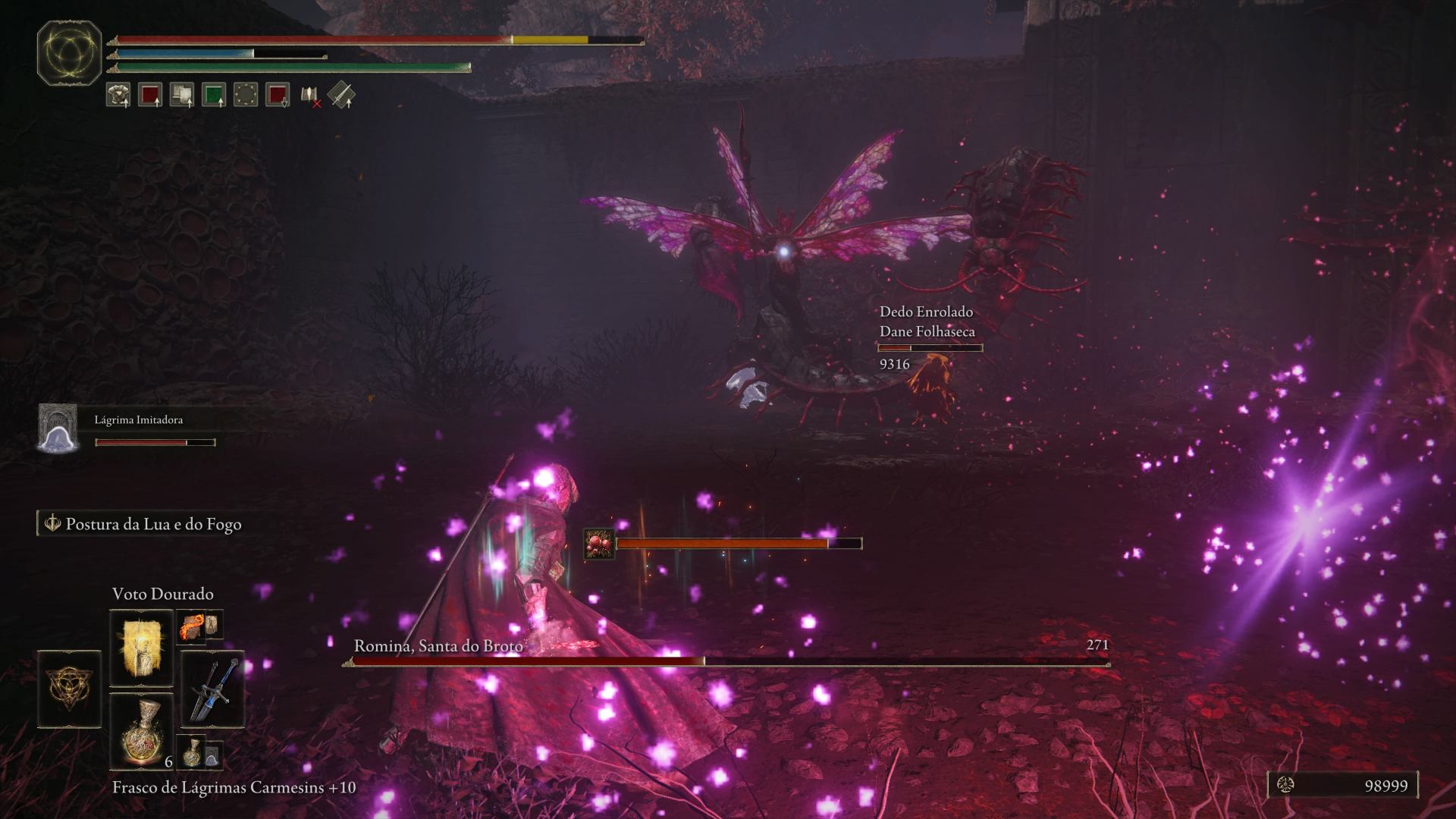1456x819 pixels.
Task: Click the scarlet rot buildup status icon
Action: (598, 544)
